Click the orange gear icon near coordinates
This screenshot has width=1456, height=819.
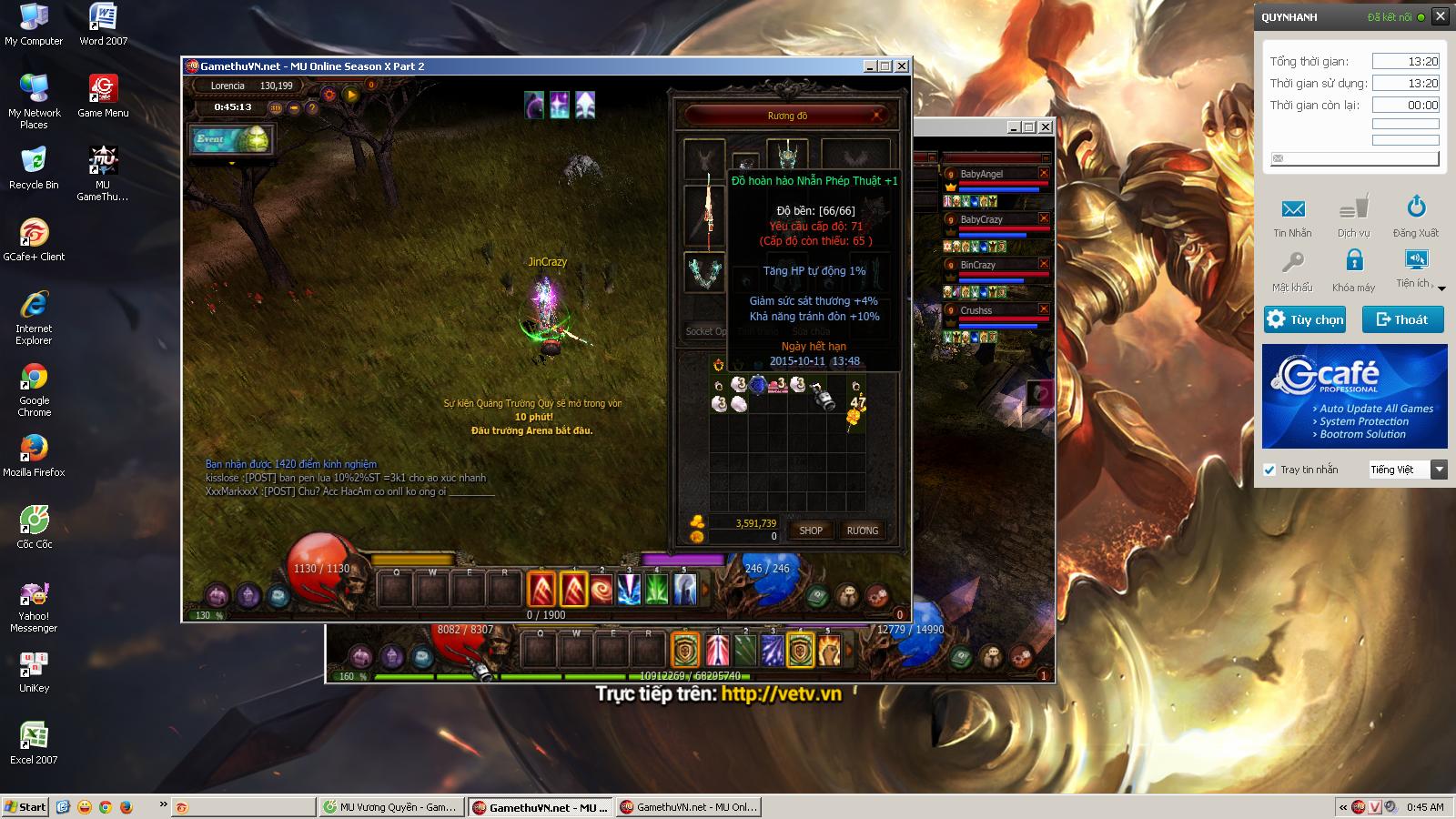(x=329, y=95)
